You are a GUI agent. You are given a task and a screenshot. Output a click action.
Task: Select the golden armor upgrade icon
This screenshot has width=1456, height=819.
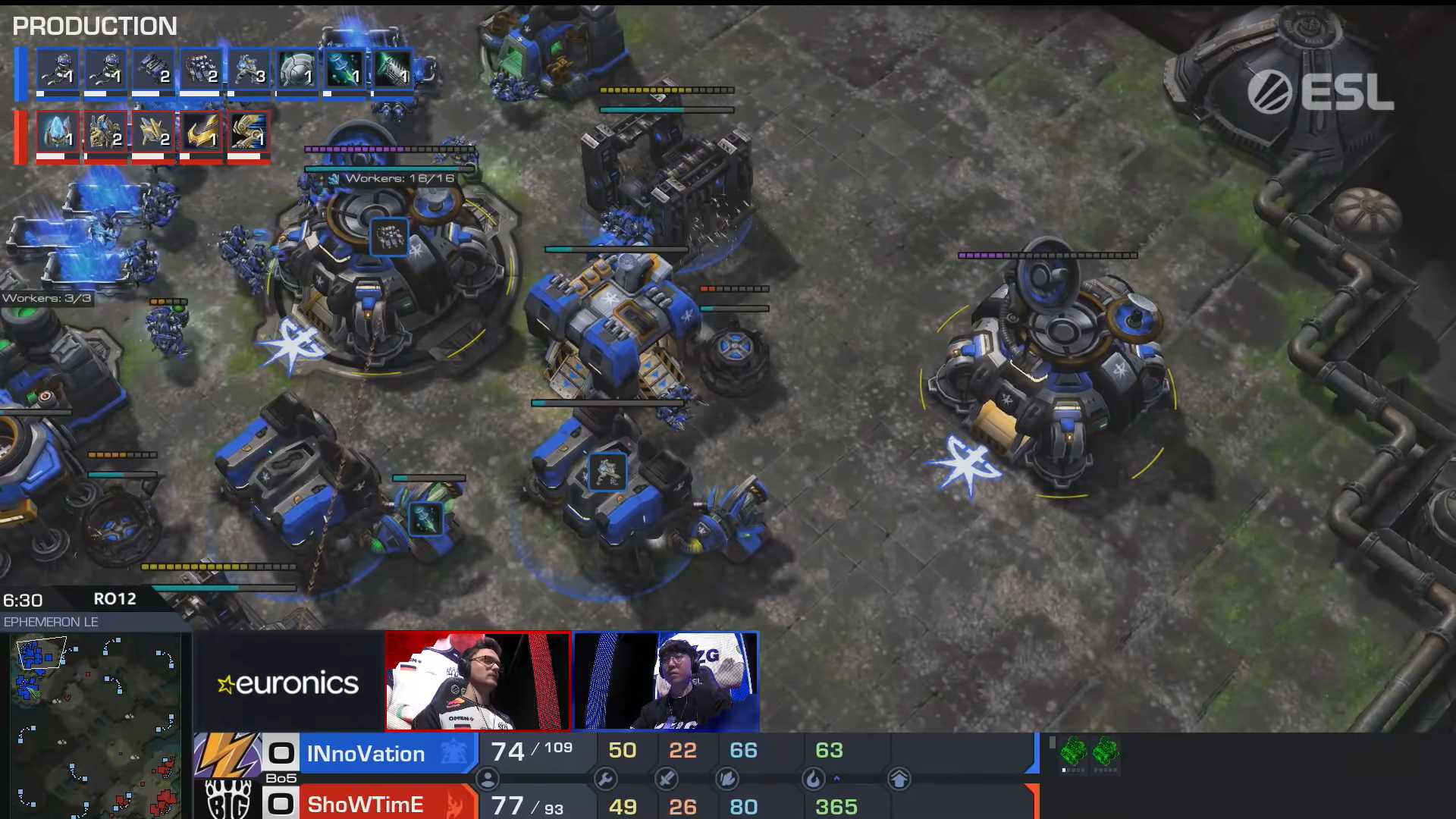[201, 134]
